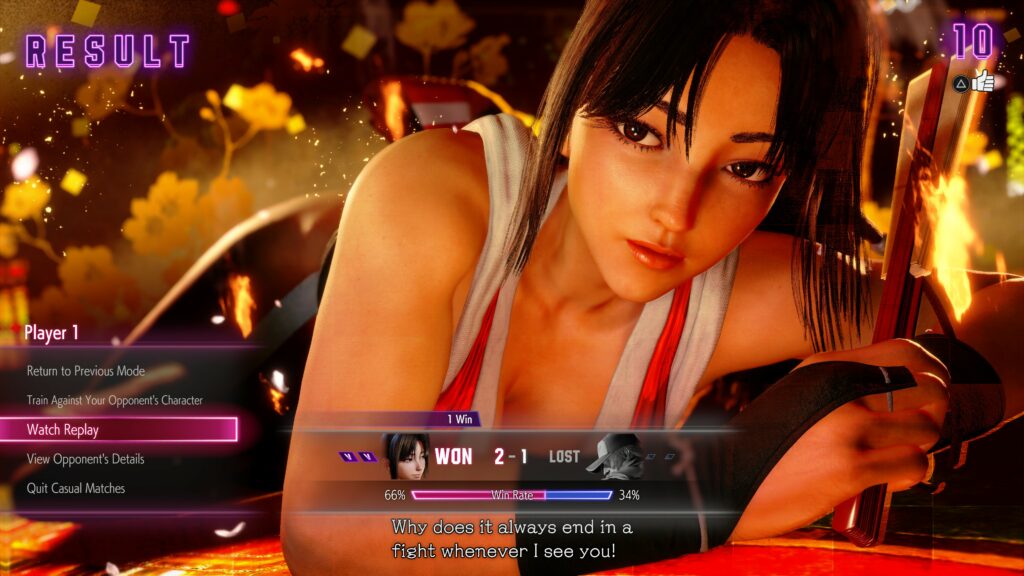Click the thumbs-up like icon
This screenshot has width=1024, height=576.
(x=983, y=82)
